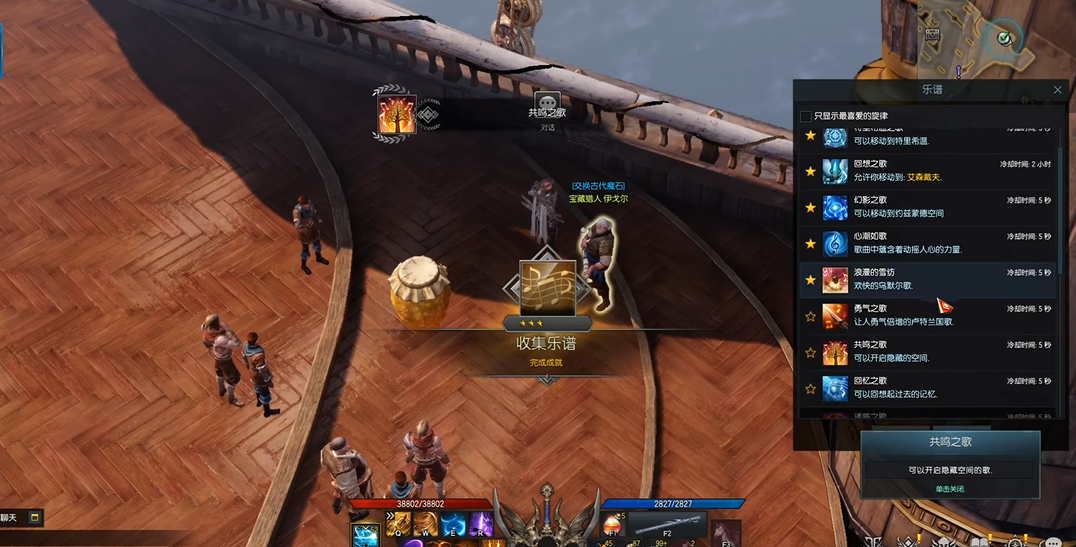Close the 乐谱 sheet music panel
Viewport: 1076px width, 547px height.
pyautogui.click(x=1058, y=90)
